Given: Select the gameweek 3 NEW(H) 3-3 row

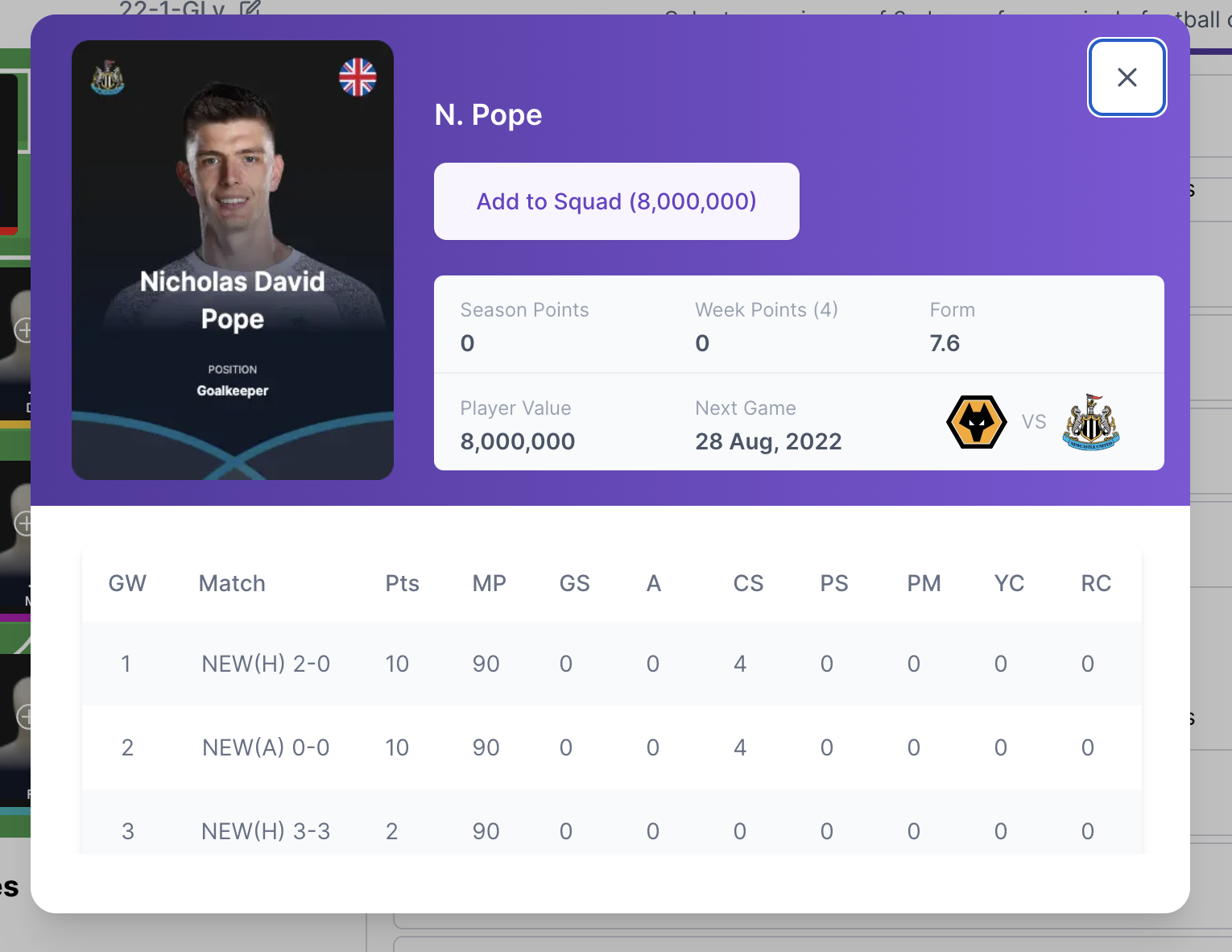Looking at the screenshot, I should [611, 830].
